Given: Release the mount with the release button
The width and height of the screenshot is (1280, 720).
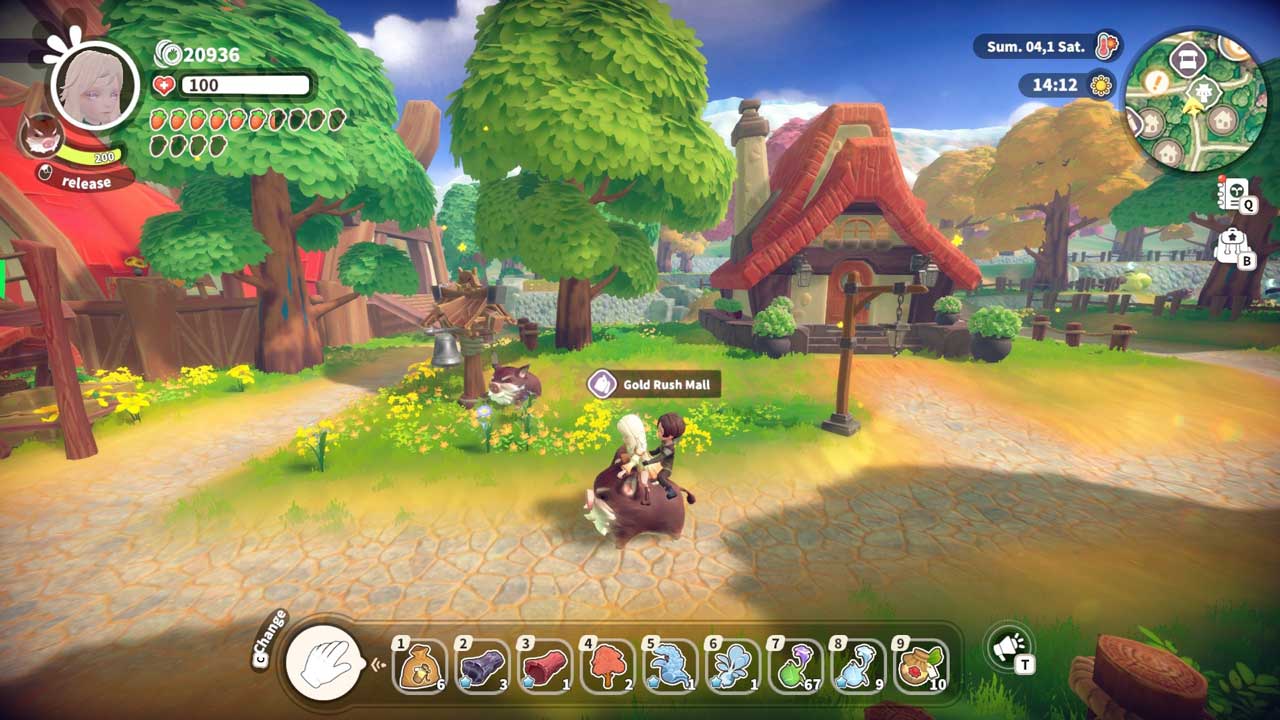Looking at the screenshot, I should tap(85, 182).
